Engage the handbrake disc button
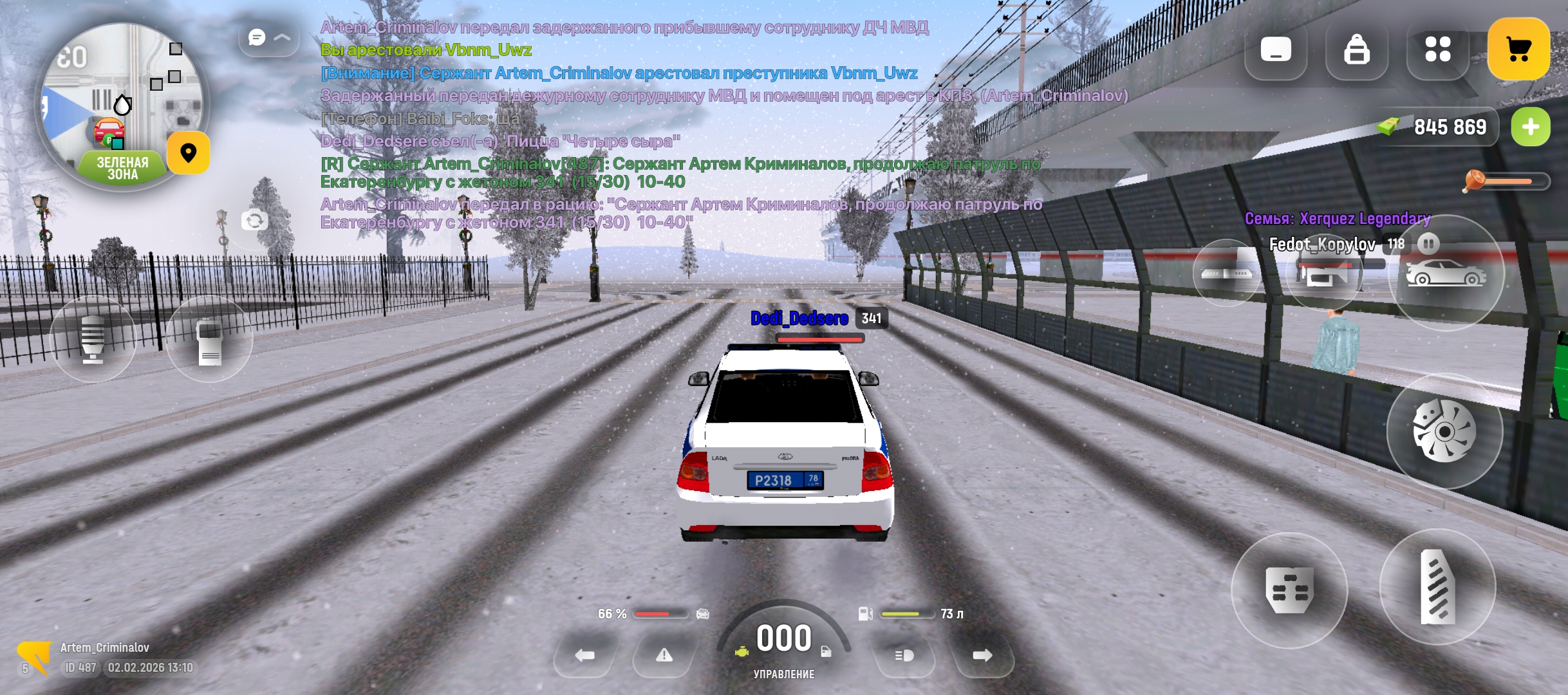The width and height of the screenshot is (1568, 695). tap(1444, 431)
